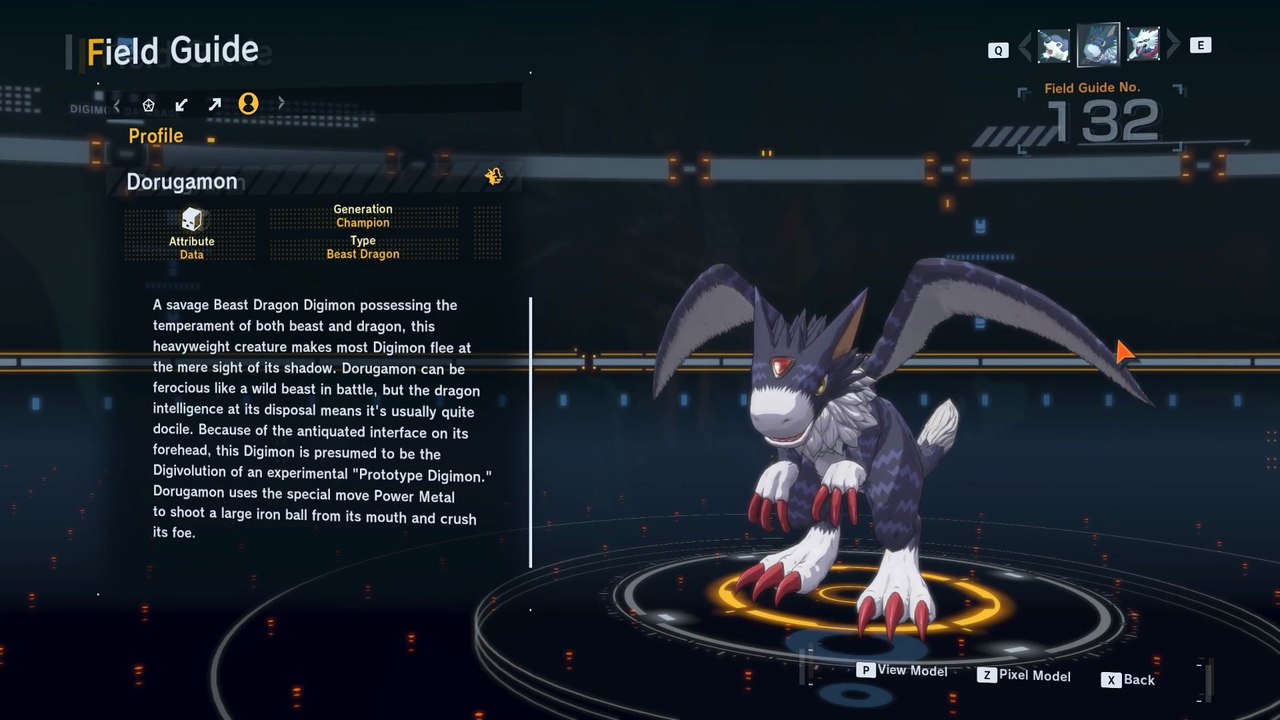This screenshot has width=1280, height=720.
Task: Click the description text scrollbar
Action: coord(530,432)
